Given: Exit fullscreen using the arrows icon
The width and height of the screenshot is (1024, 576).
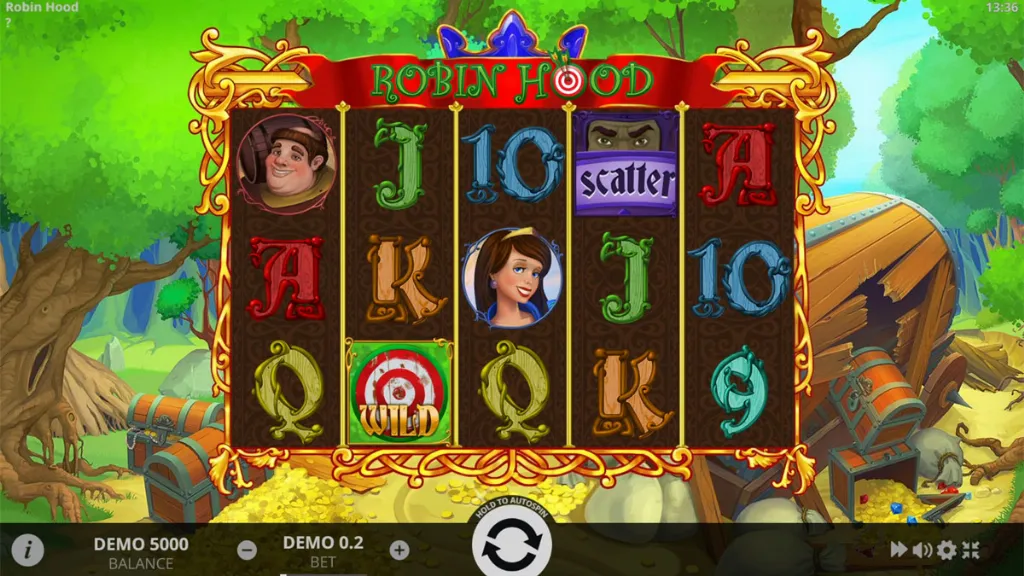Looking at the screenshot, I should [x=971, y=549].
